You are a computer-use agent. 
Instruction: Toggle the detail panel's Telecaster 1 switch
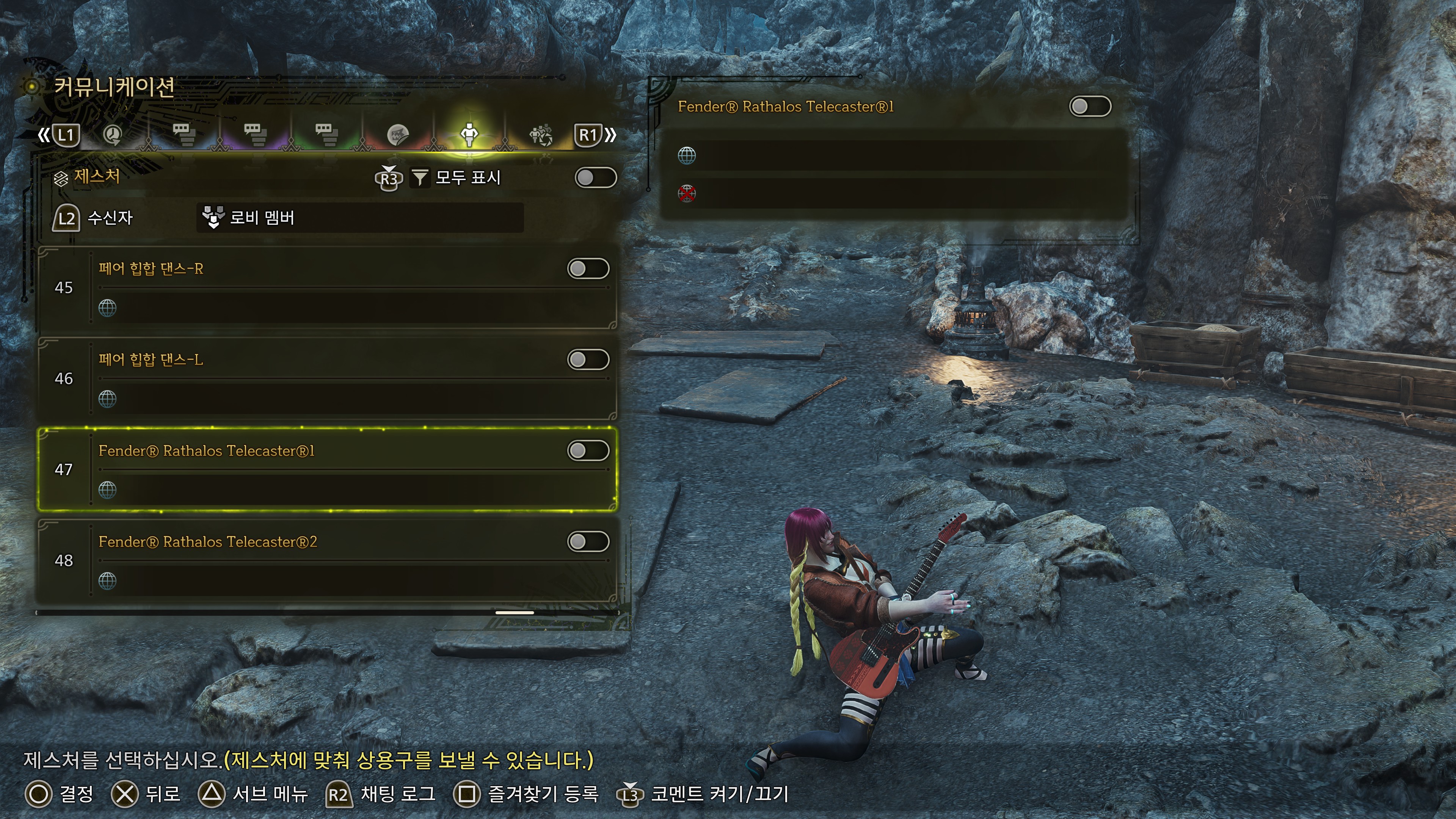click(x=1090, y=106)
